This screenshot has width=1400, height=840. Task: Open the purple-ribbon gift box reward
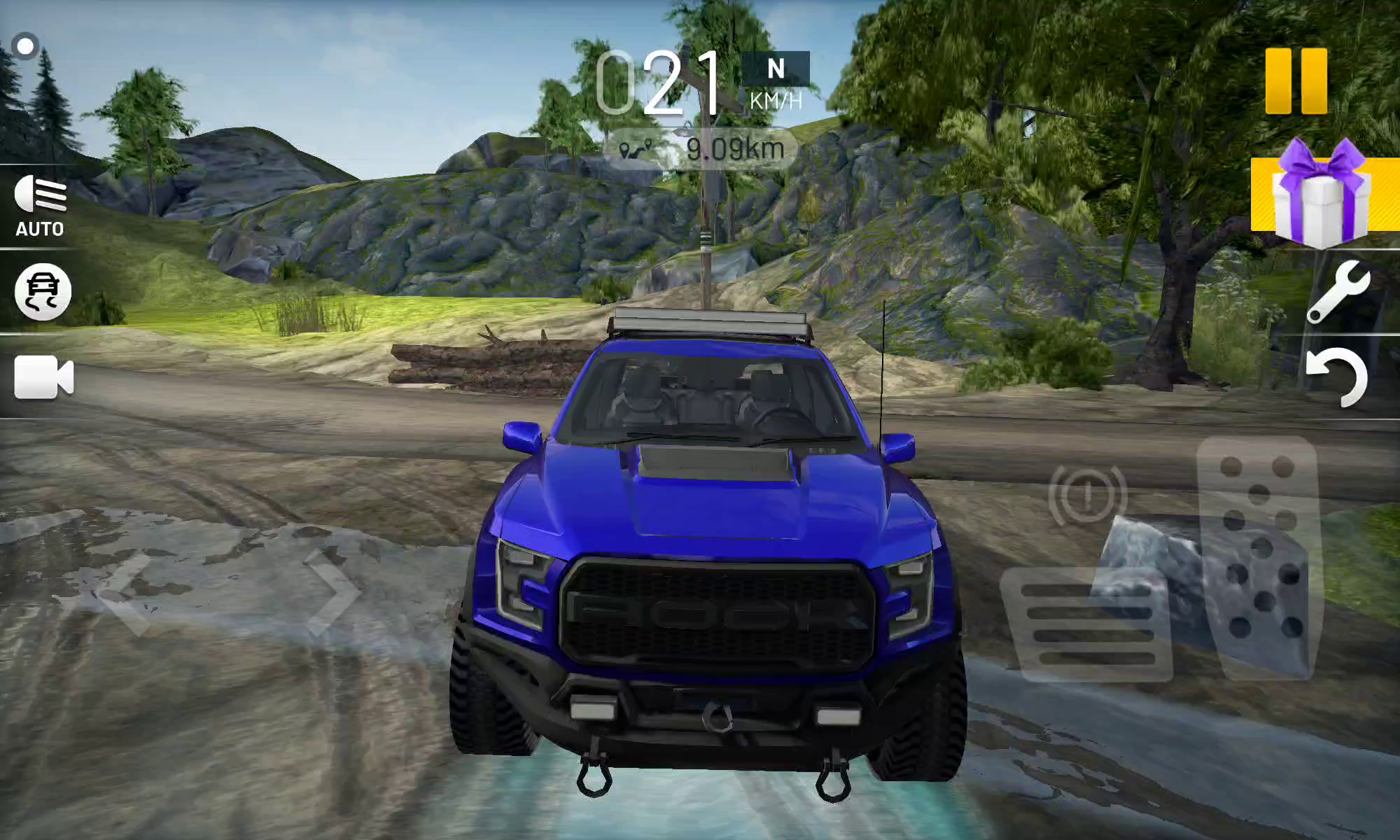point(1322,195)
